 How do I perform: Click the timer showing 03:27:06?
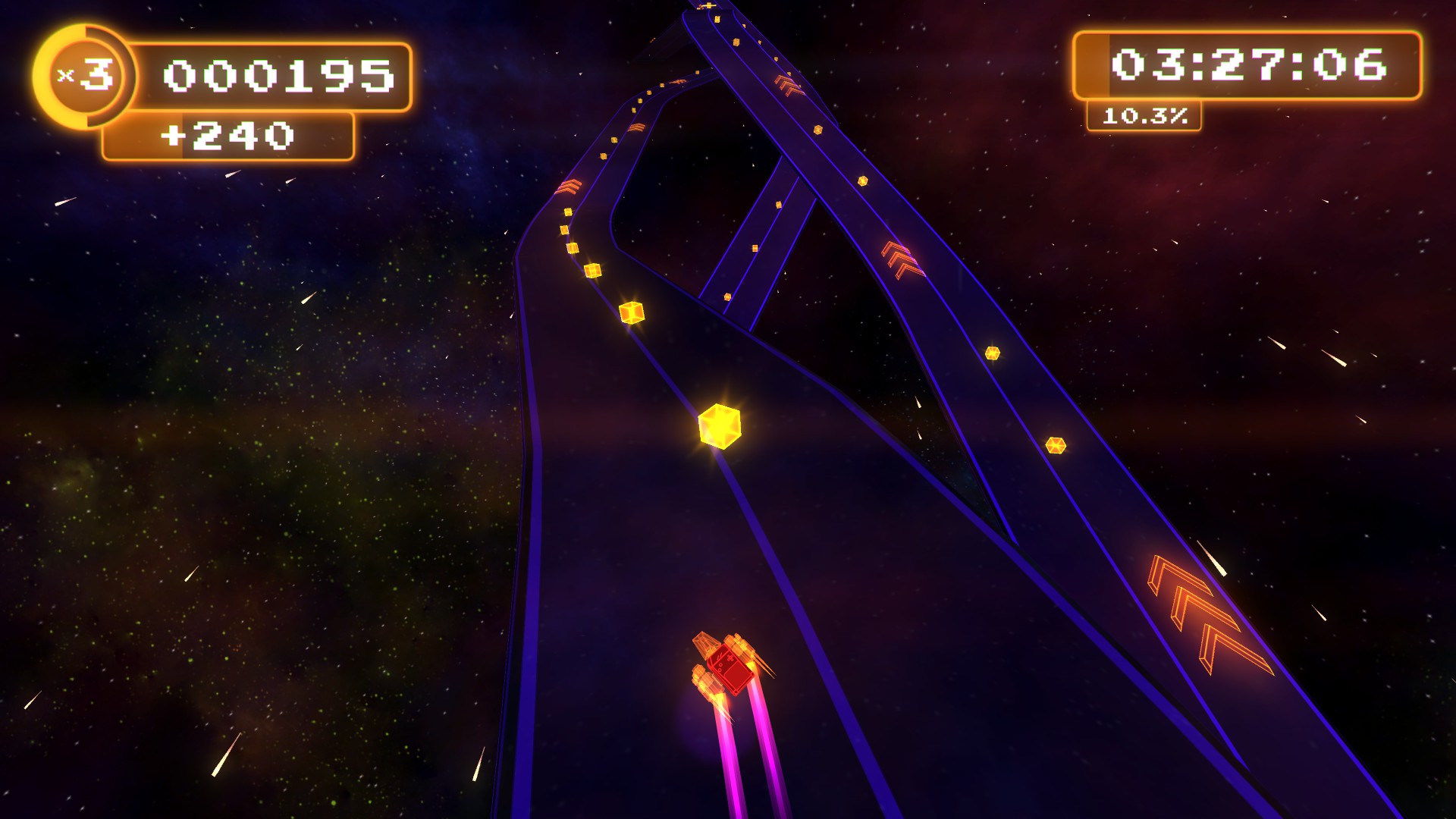click(1251, 64)
